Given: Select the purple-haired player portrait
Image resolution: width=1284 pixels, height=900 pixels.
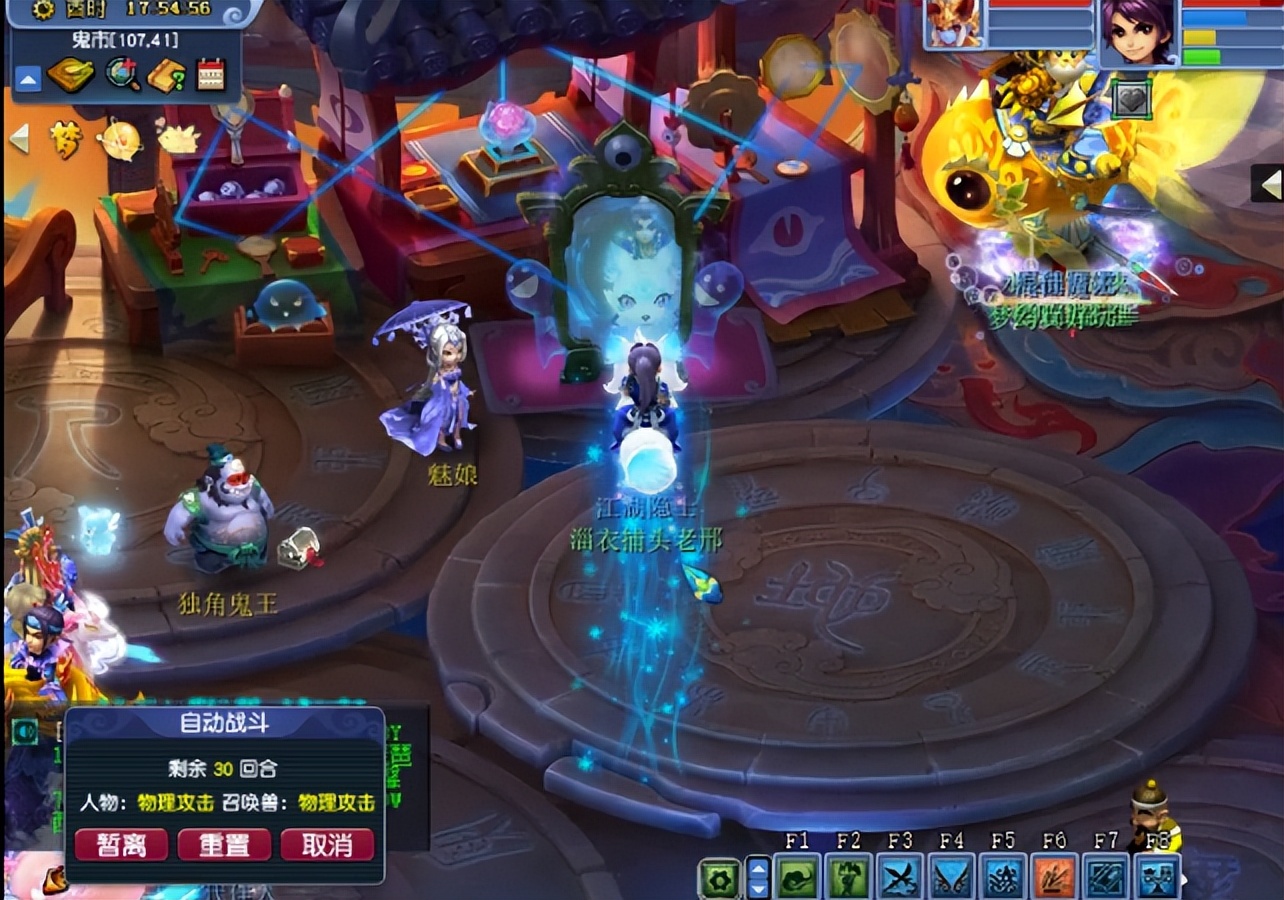Looking at the screenshot, I should [1138, 31].
